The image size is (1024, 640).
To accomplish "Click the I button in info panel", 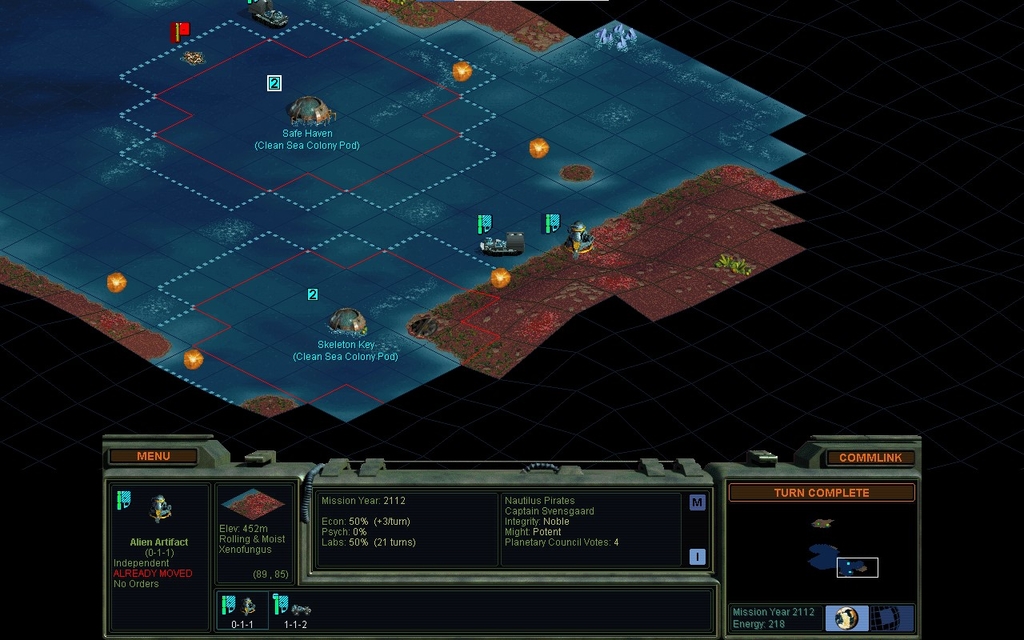I will point(697,557).
